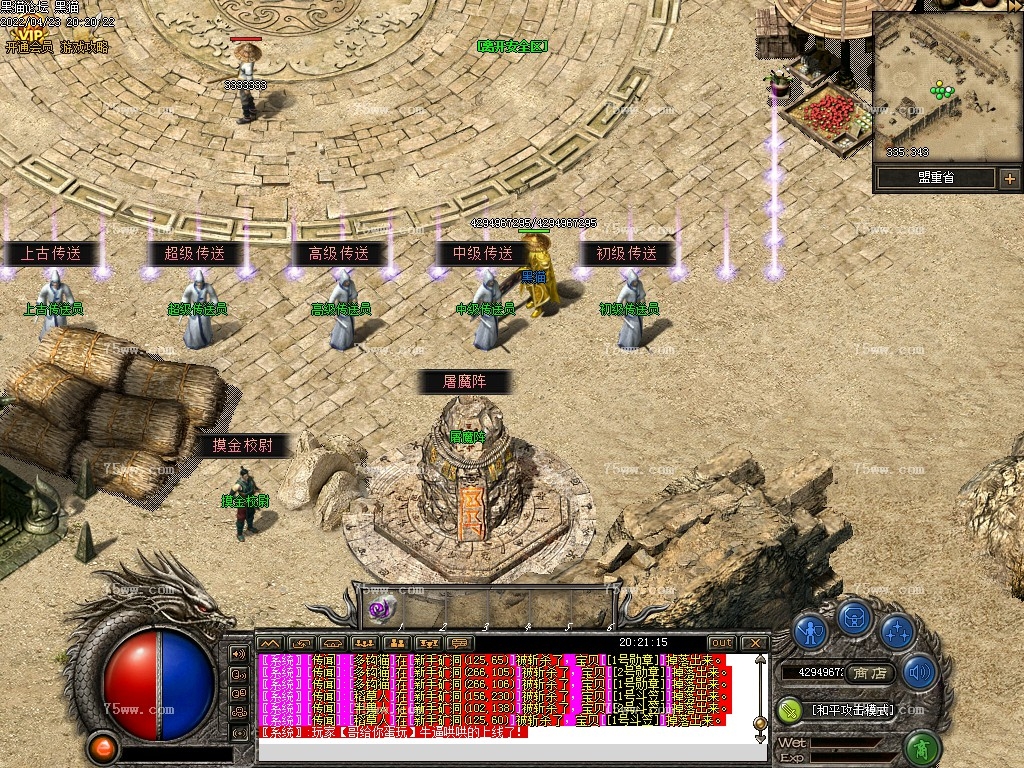Close the chat panel with X

pyautogui.click(x=754, y=643)
